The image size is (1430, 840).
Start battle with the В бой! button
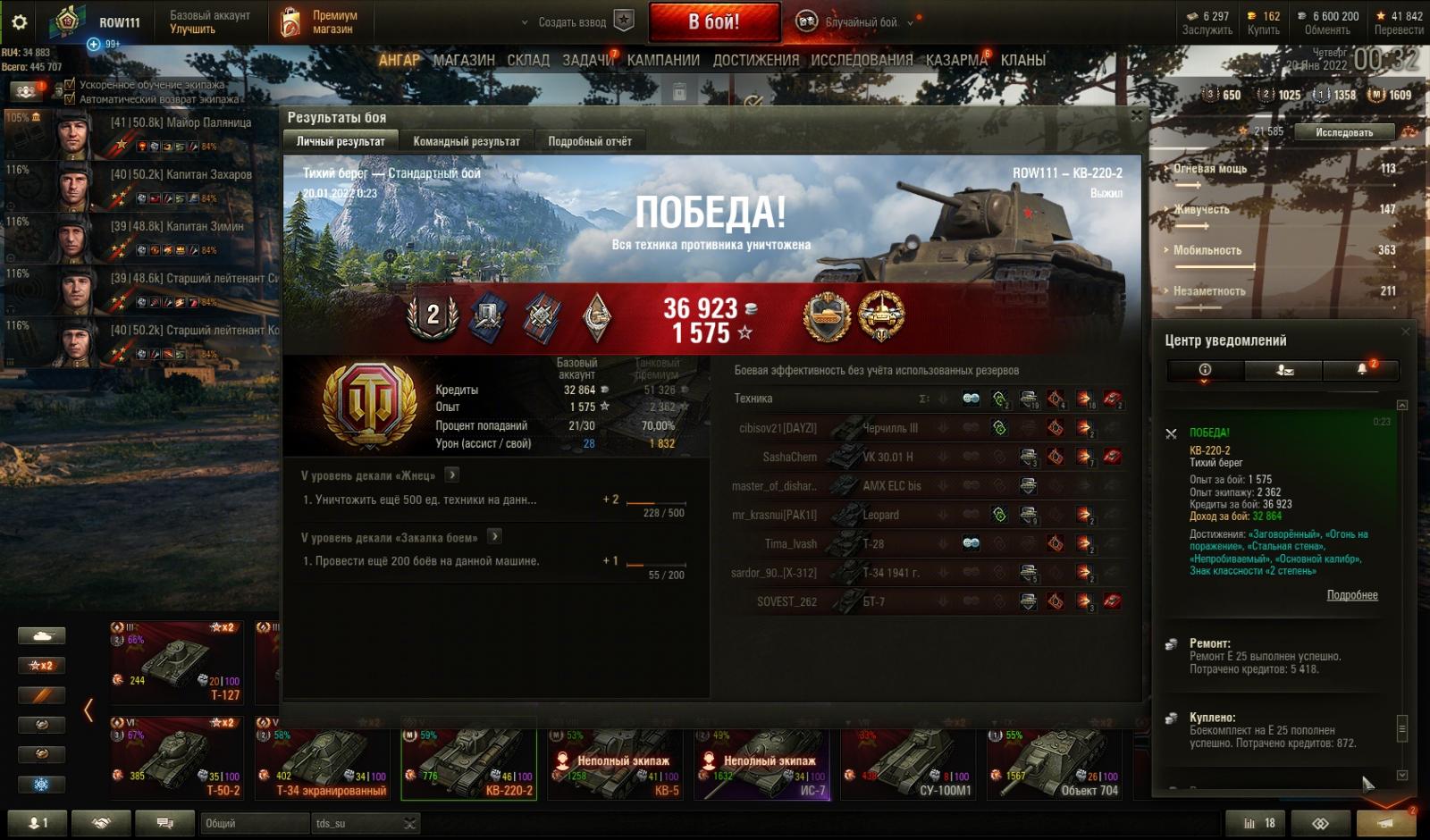click(x=713, y=22)
